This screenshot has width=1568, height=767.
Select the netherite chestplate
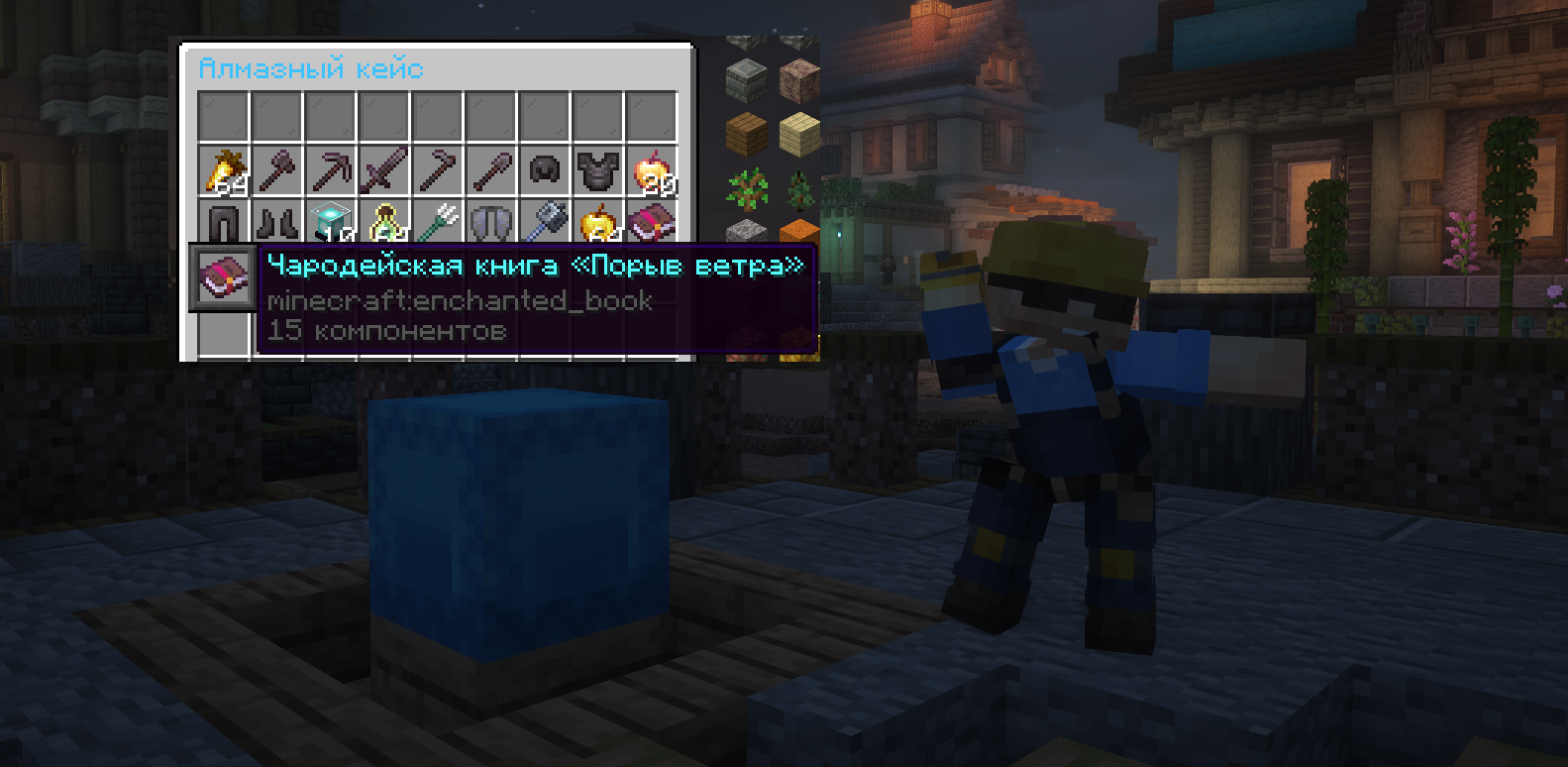coord(598,171)
